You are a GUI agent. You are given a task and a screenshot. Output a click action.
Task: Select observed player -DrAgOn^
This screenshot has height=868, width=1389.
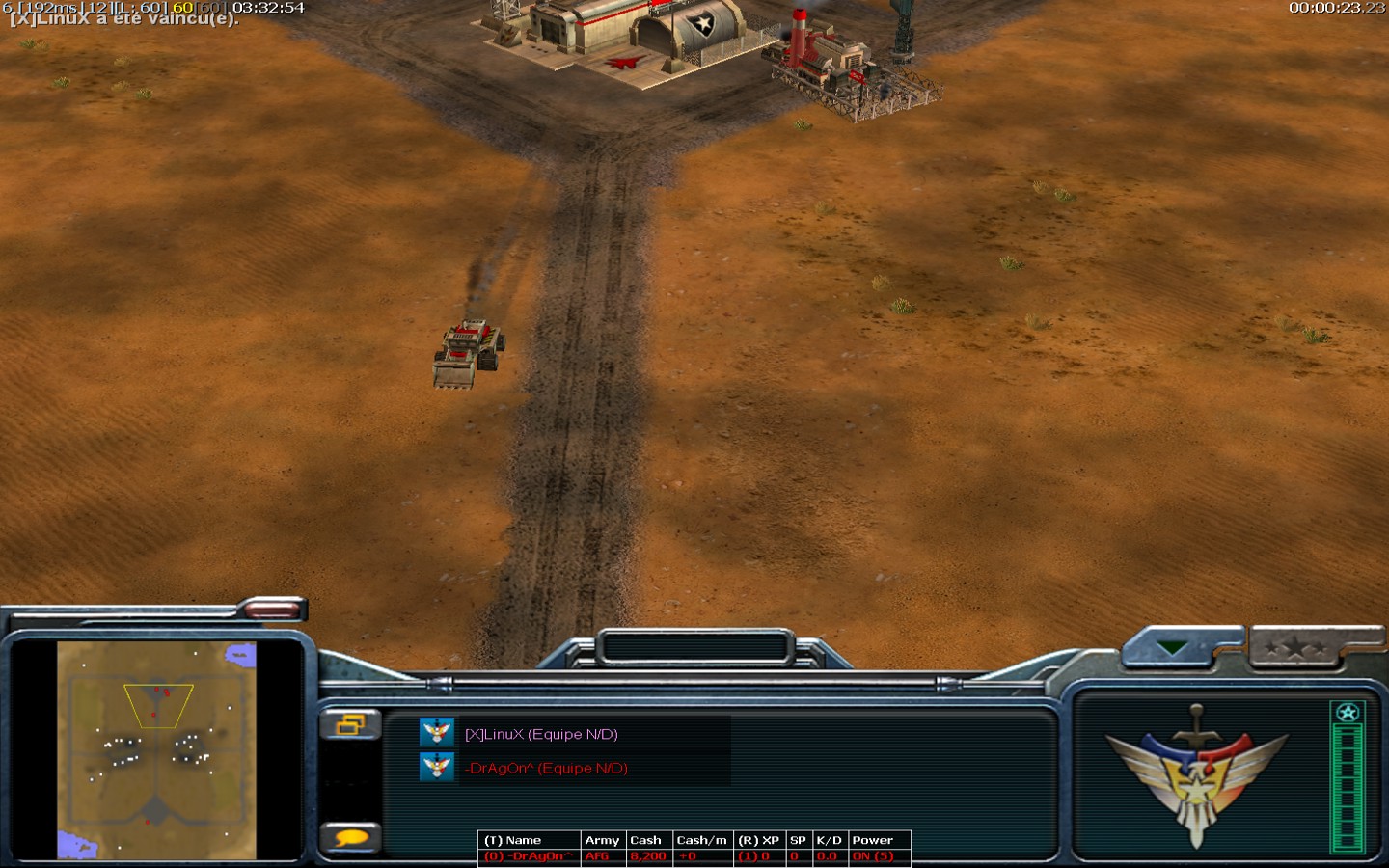click(546, 768)
